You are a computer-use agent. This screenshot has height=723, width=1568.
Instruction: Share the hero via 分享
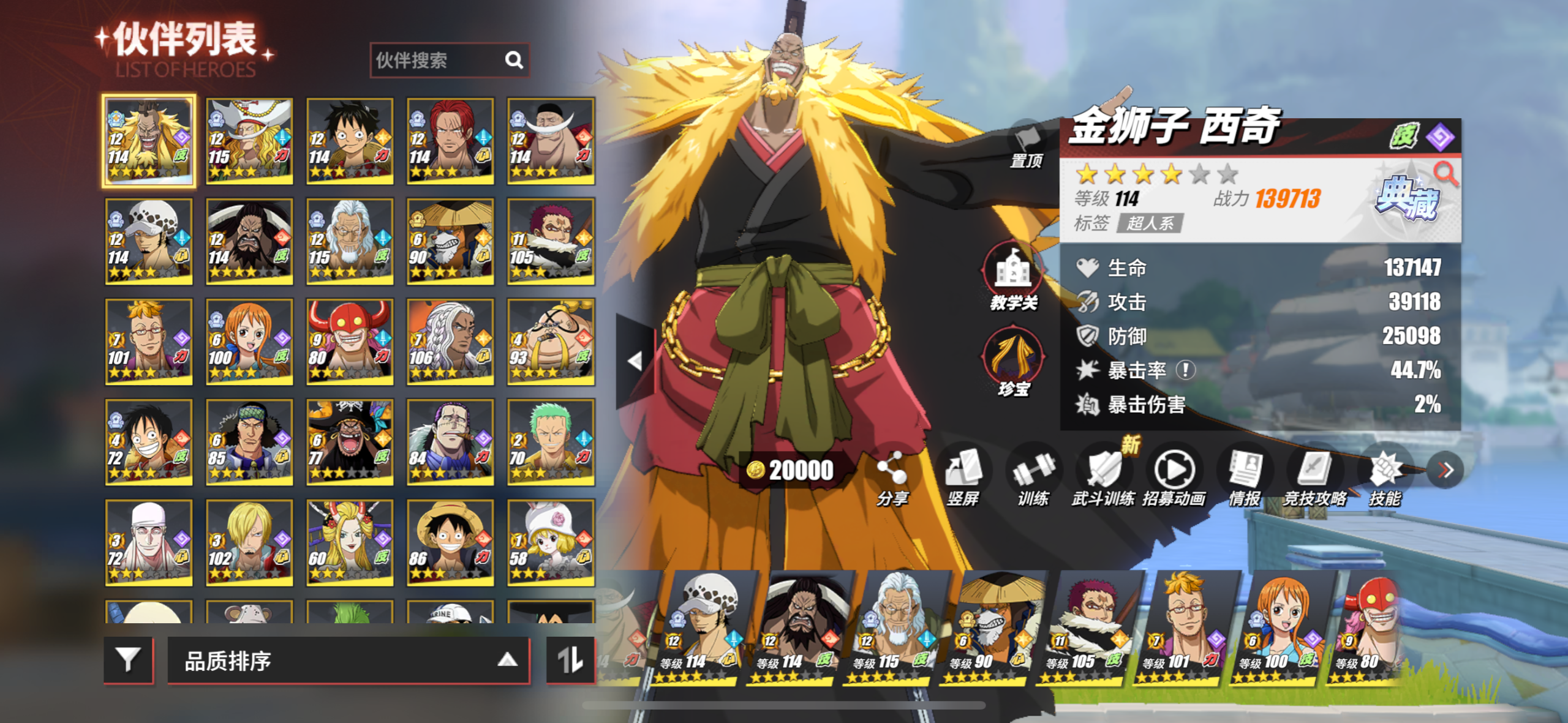click(x=892, y=479)
